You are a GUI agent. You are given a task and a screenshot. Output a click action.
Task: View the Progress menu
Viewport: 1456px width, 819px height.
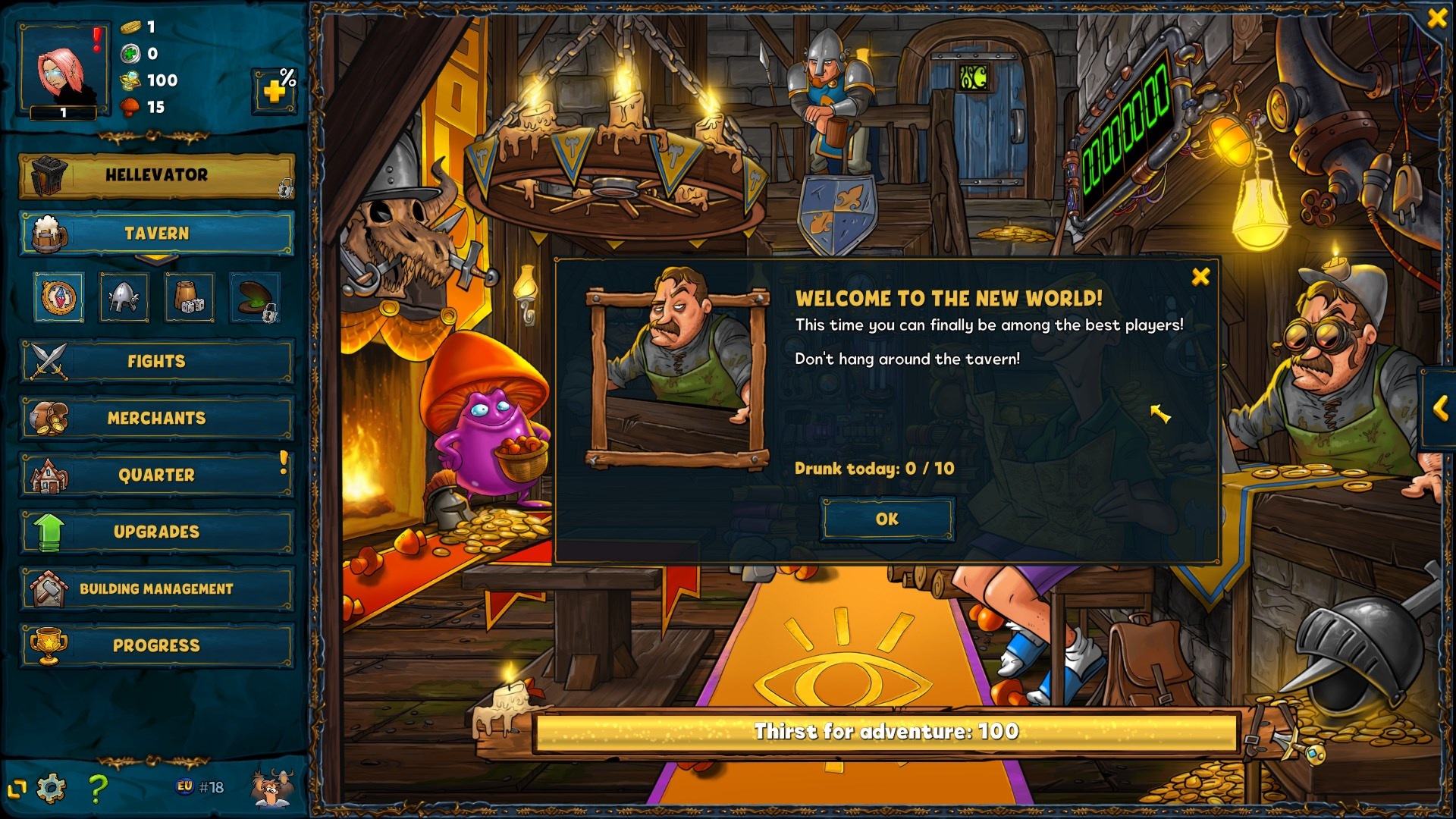point(156,646)
